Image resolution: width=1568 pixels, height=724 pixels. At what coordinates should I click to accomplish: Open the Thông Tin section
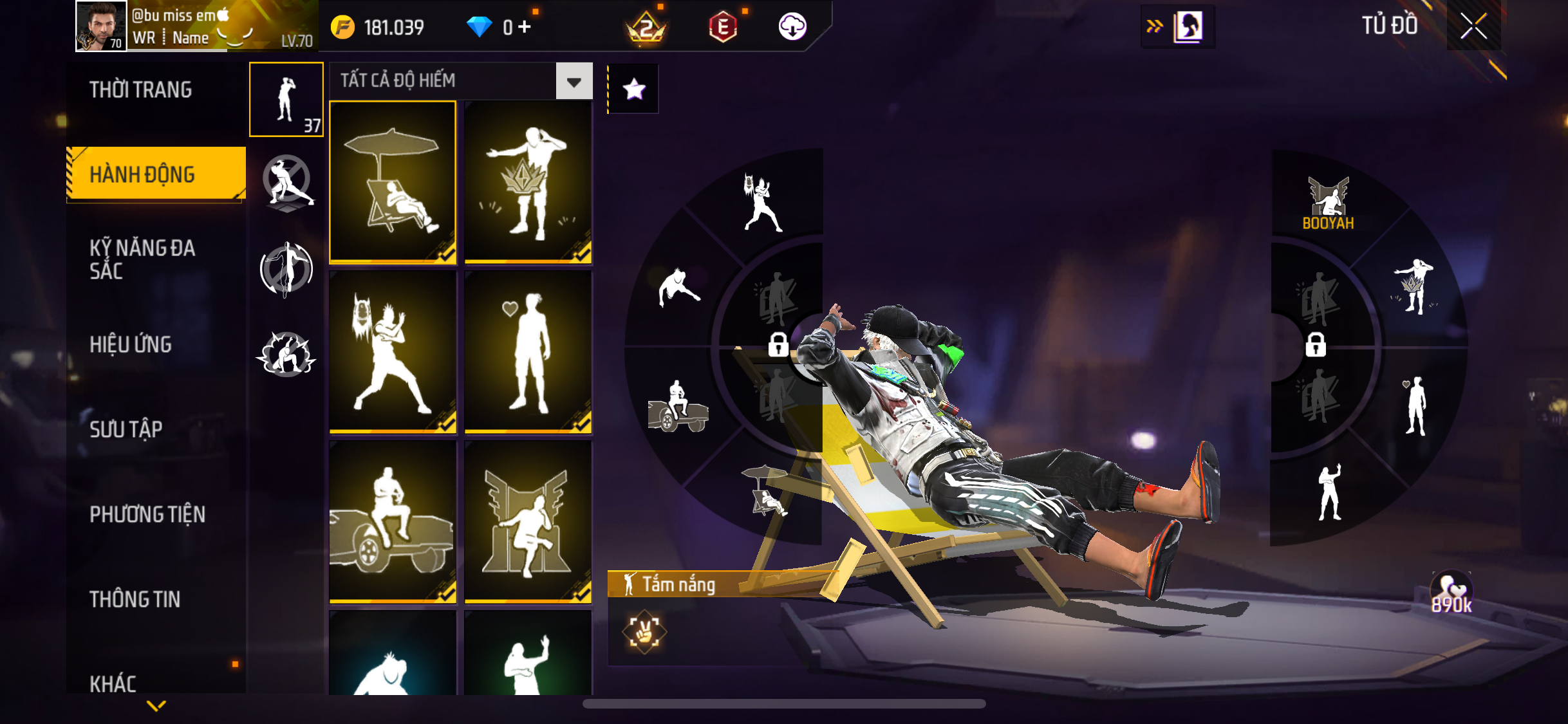pos(135,599)
